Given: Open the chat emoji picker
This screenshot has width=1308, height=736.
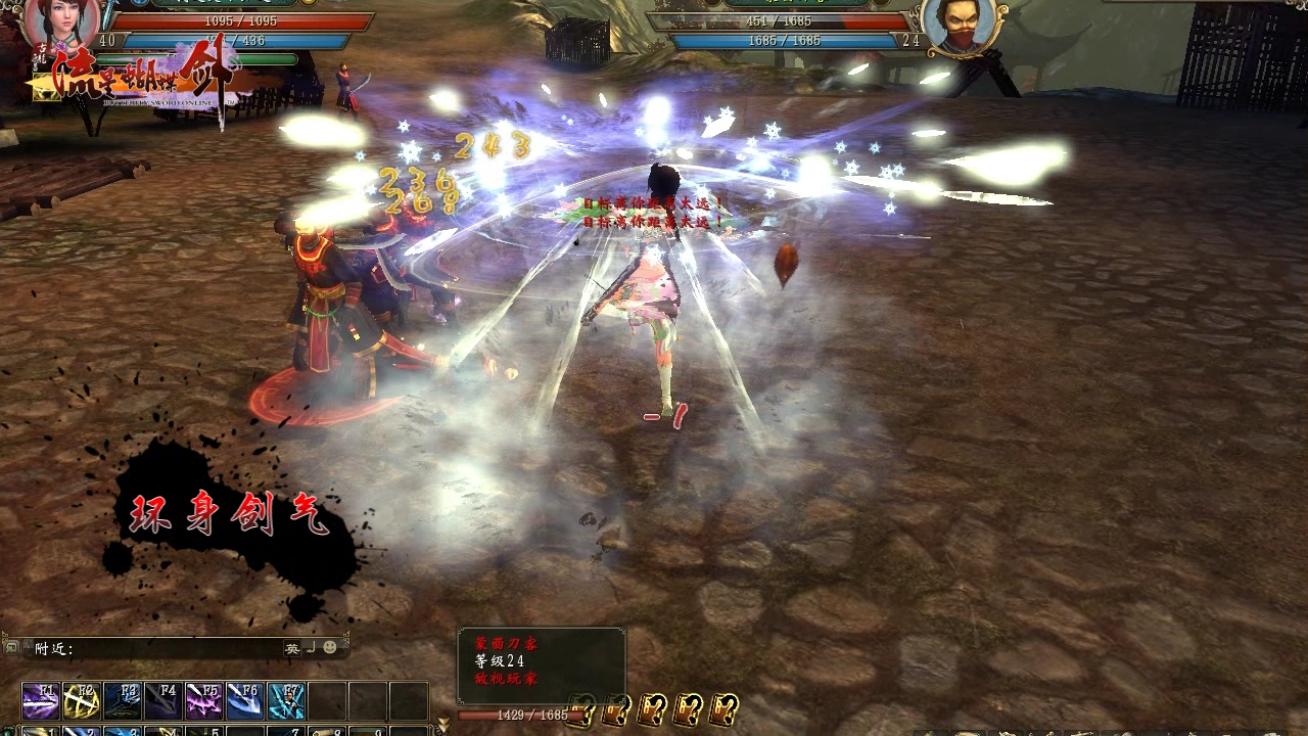Looking at the screenshot, I should click(x=331, y=648).
